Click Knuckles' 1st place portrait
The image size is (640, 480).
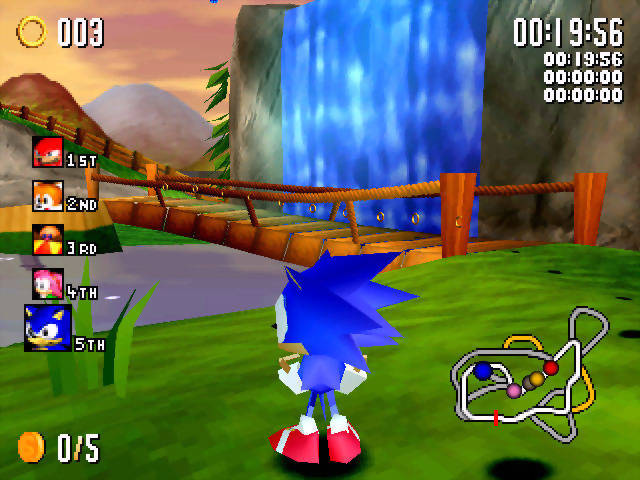(47, 152)
